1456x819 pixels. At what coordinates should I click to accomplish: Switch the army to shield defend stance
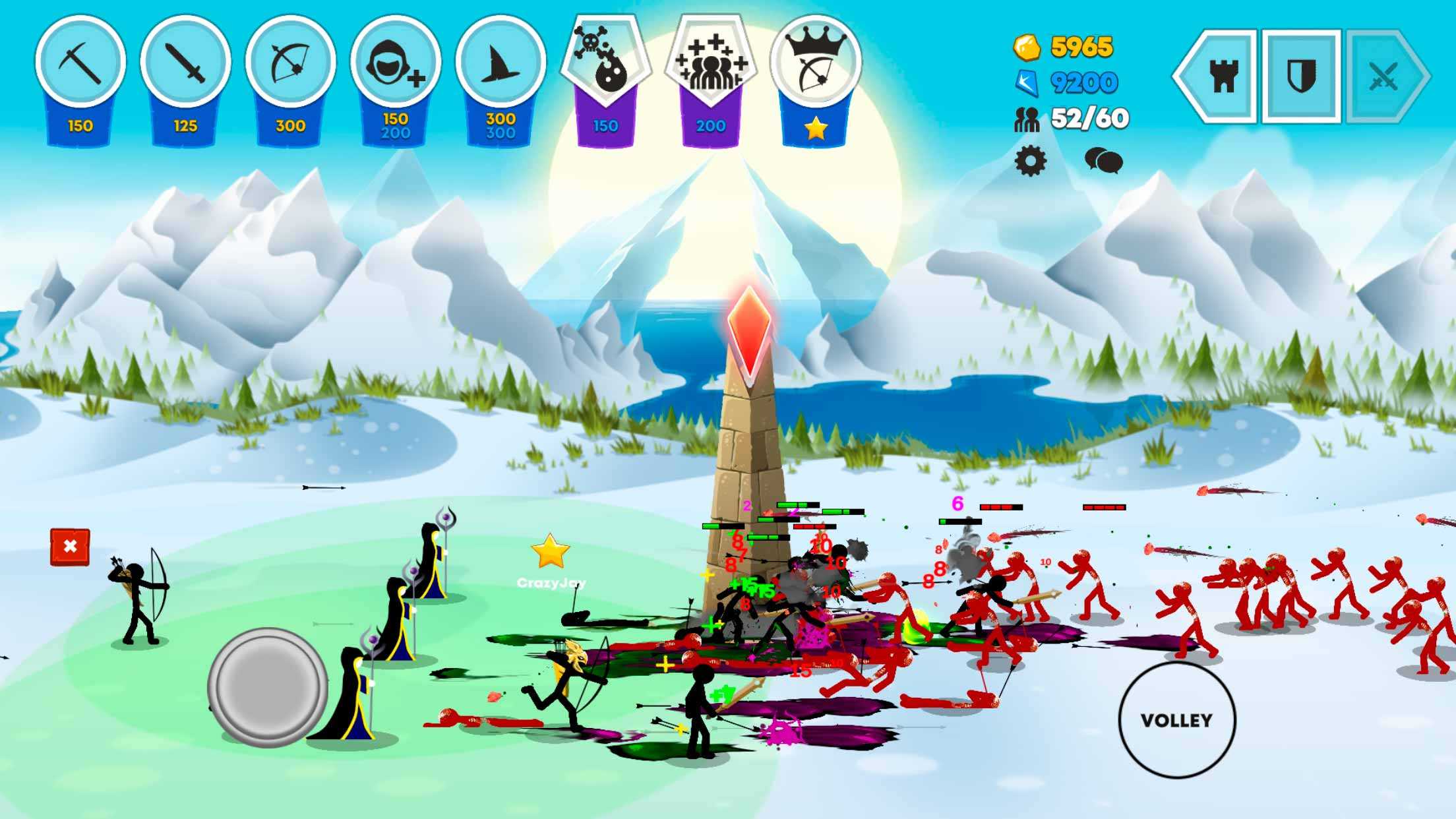coord(1301,76)
